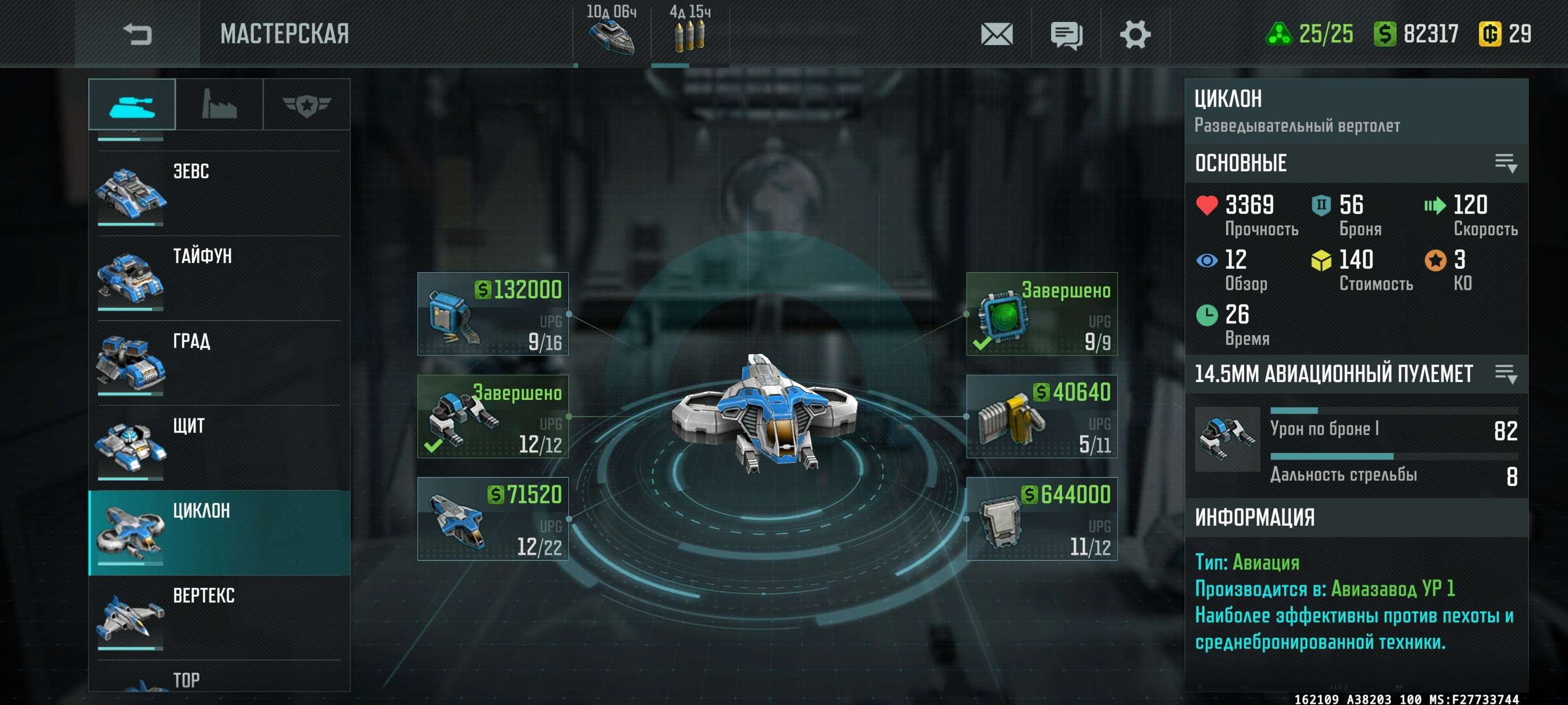Switch to the factory buildings tab

[x=219, y=105]
